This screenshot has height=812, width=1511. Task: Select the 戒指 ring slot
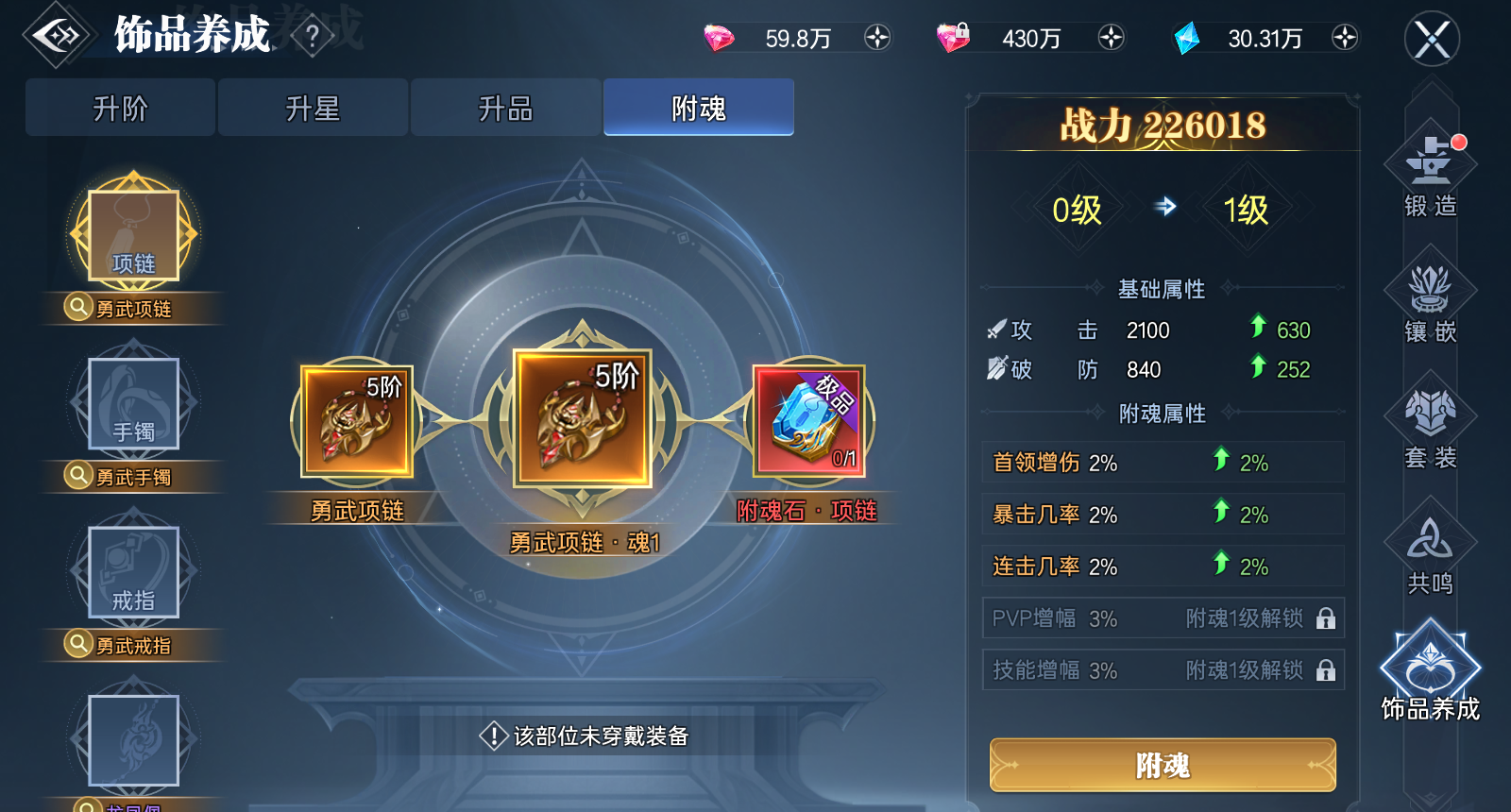pyautogui.click(x=132, y=571)
